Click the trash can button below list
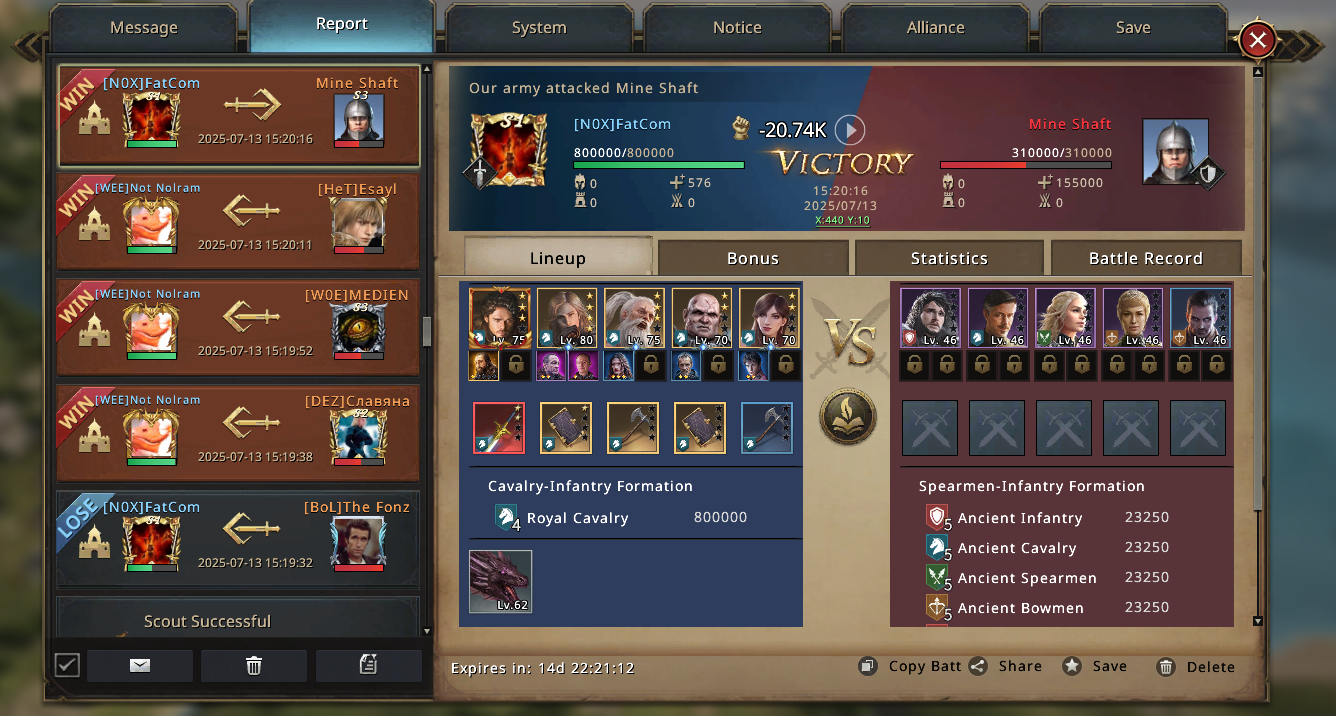 [x=254, y=666]
